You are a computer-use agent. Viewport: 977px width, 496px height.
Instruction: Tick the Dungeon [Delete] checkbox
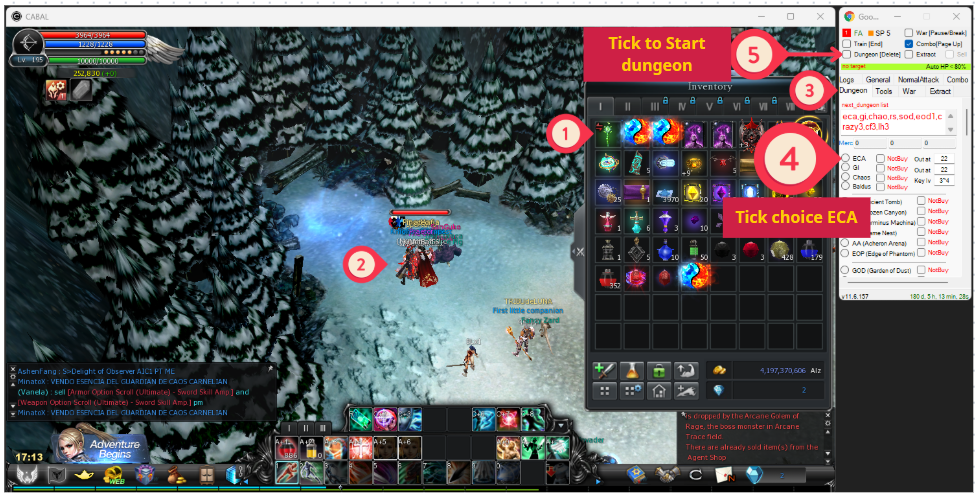tap(846, 54)
